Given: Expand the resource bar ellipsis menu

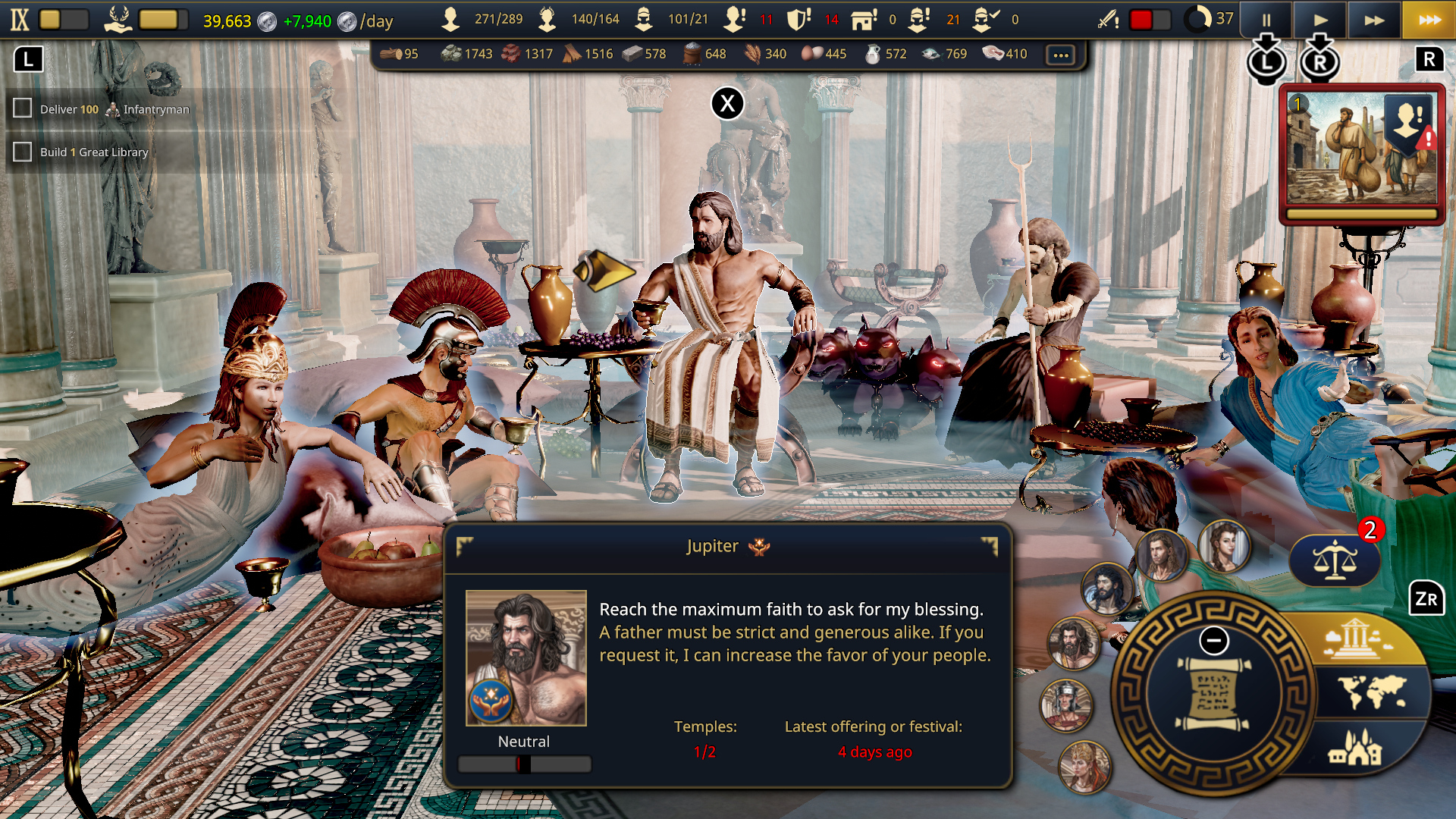Looking at the screenshot, I should [x=1061, y=54].
